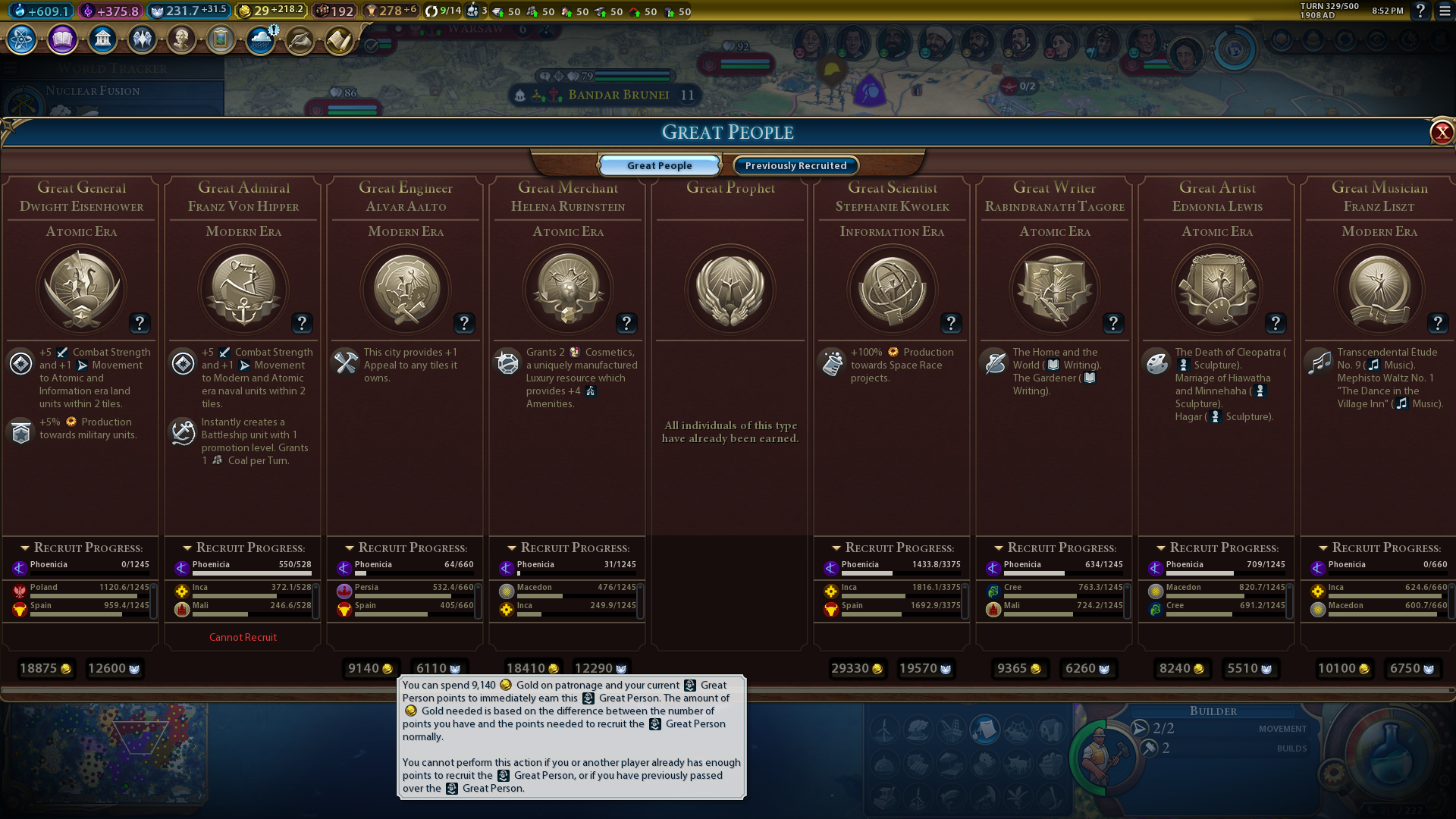Open the civics tree button
The height and width of the screenshot is (819, 1456).
click(x=62, y=39)
